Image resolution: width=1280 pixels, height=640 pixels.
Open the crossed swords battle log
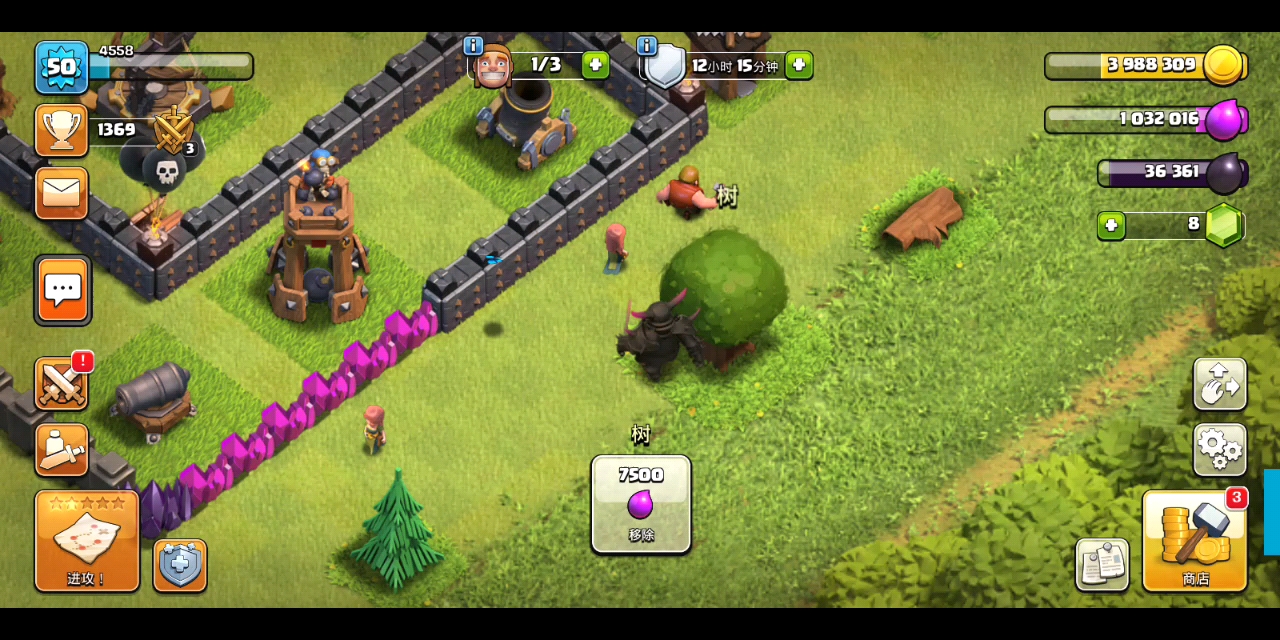coord(62,384)
